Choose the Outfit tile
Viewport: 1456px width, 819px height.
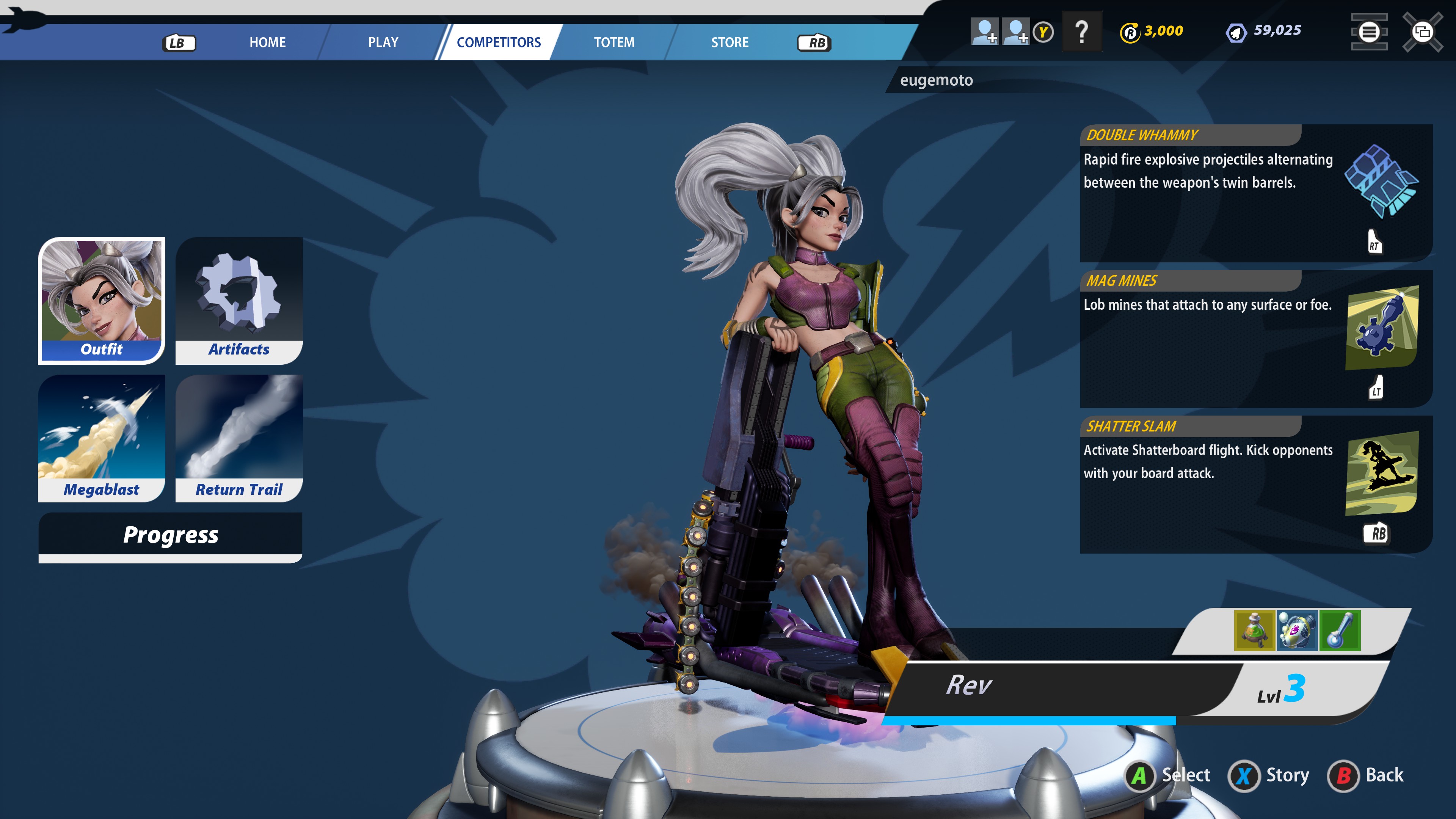(102, 300)
